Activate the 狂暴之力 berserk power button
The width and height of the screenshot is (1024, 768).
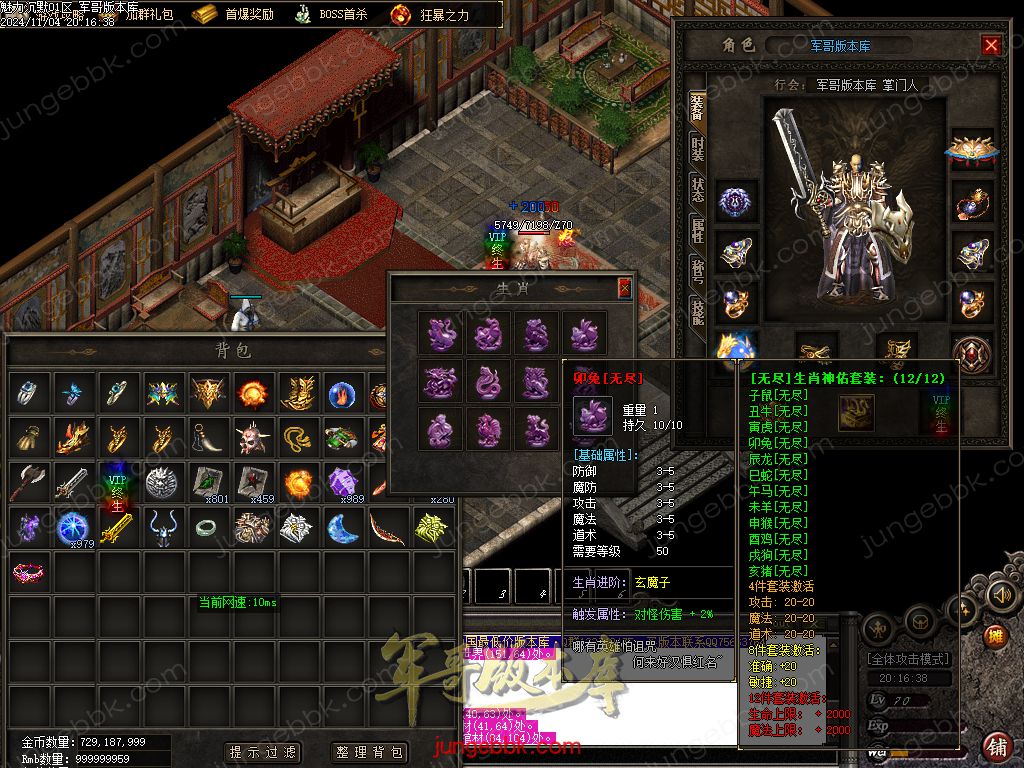coord(430,15)
